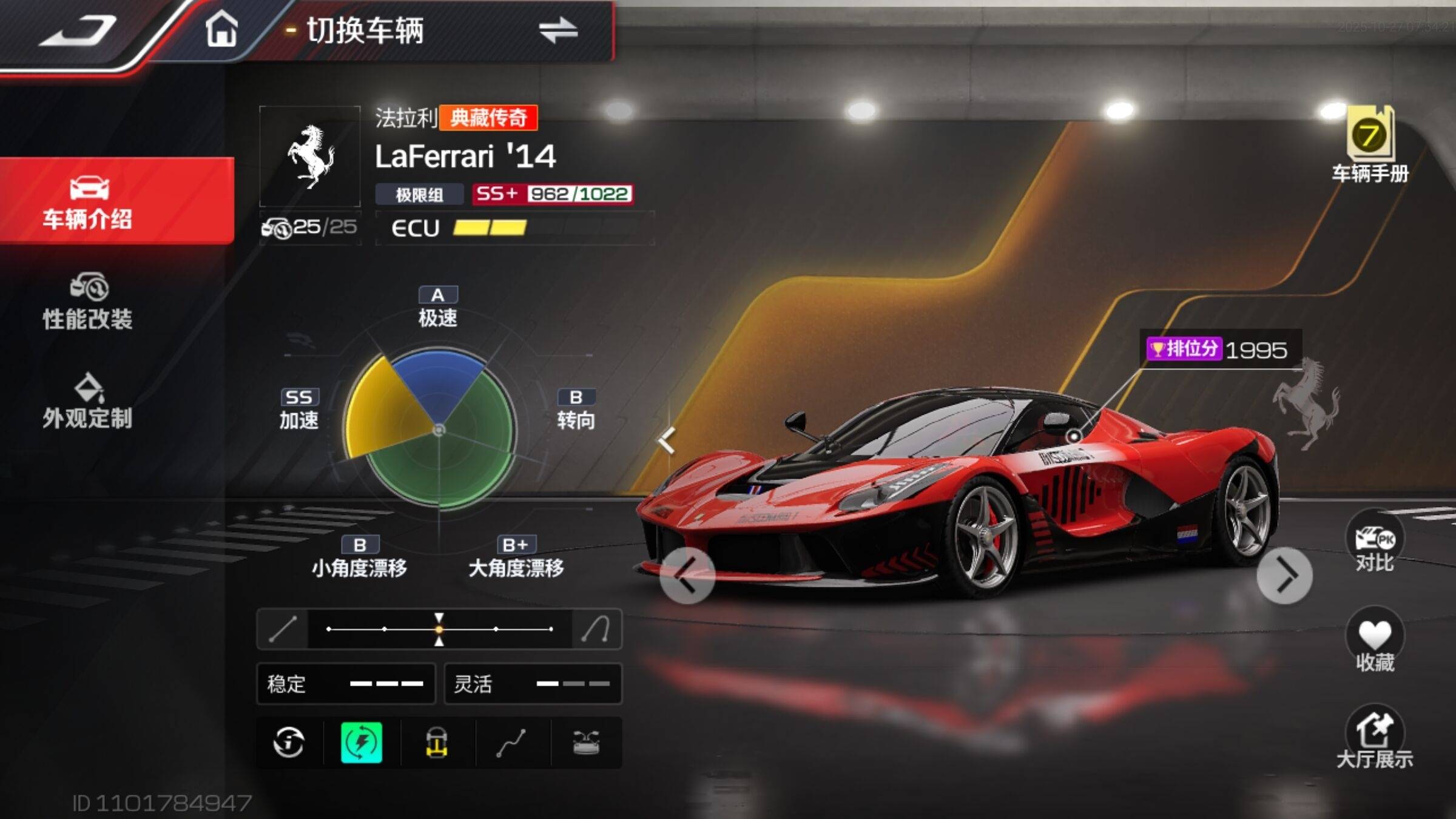Open the 外观定制 appearance customization tab
This screenshot has height=819, width=1456.
click(88, 402)
